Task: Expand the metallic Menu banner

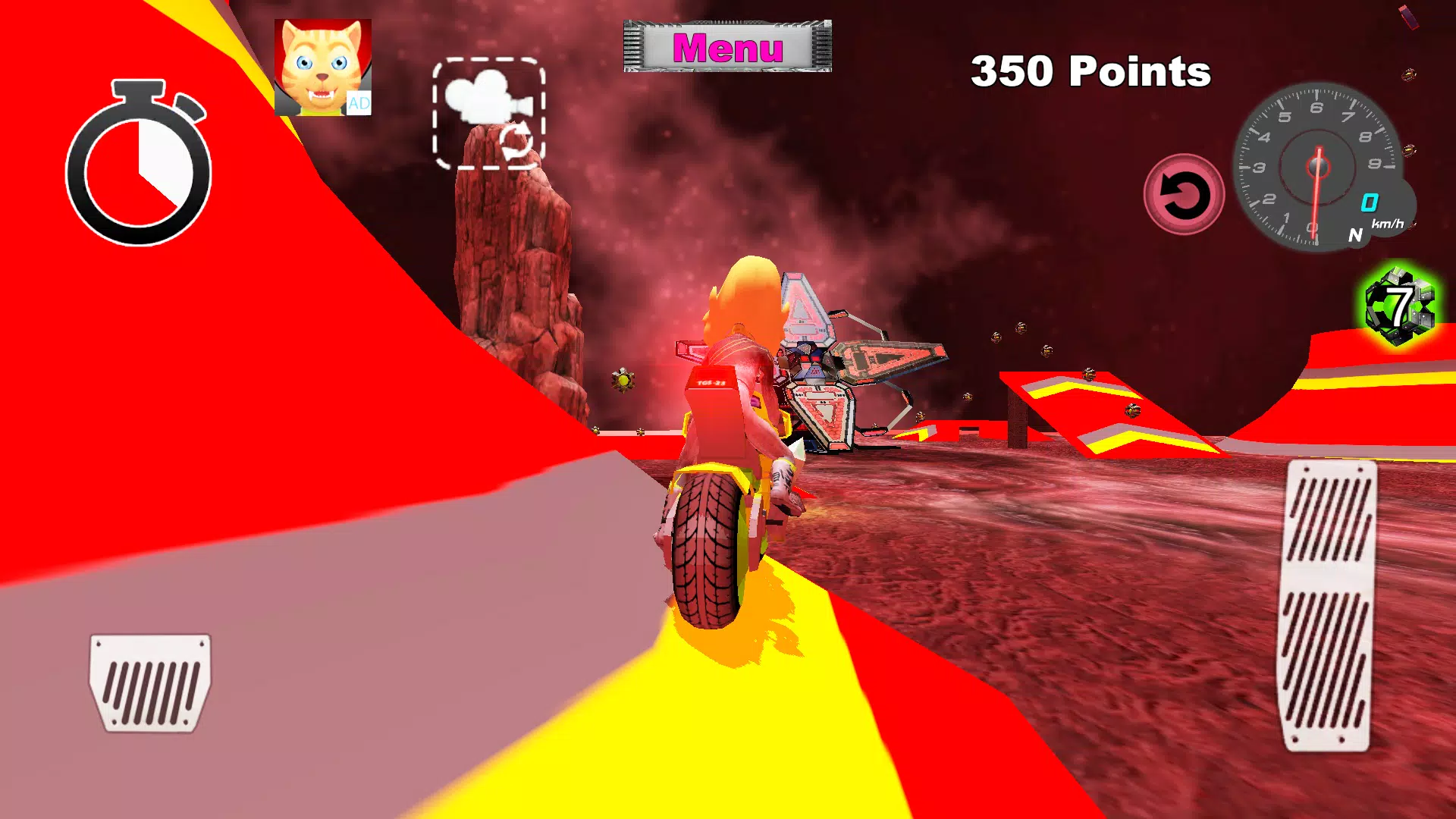Action: click(x=726, y=47)
